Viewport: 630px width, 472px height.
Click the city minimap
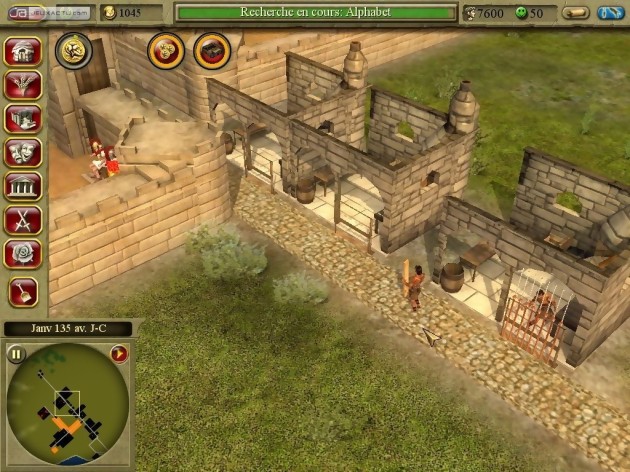click(x=68, y=405)
